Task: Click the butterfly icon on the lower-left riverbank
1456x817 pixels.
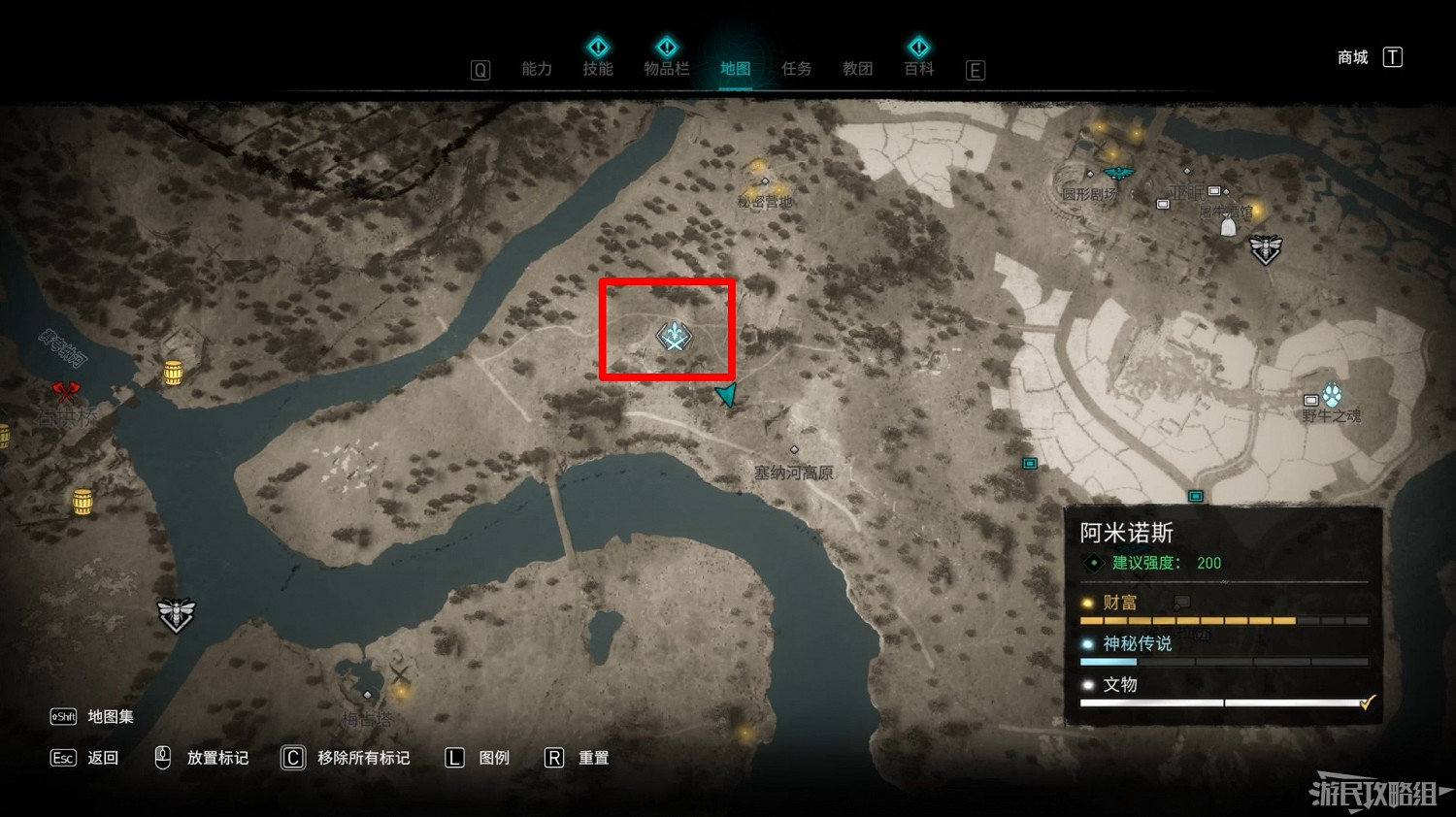Action: 175,613
